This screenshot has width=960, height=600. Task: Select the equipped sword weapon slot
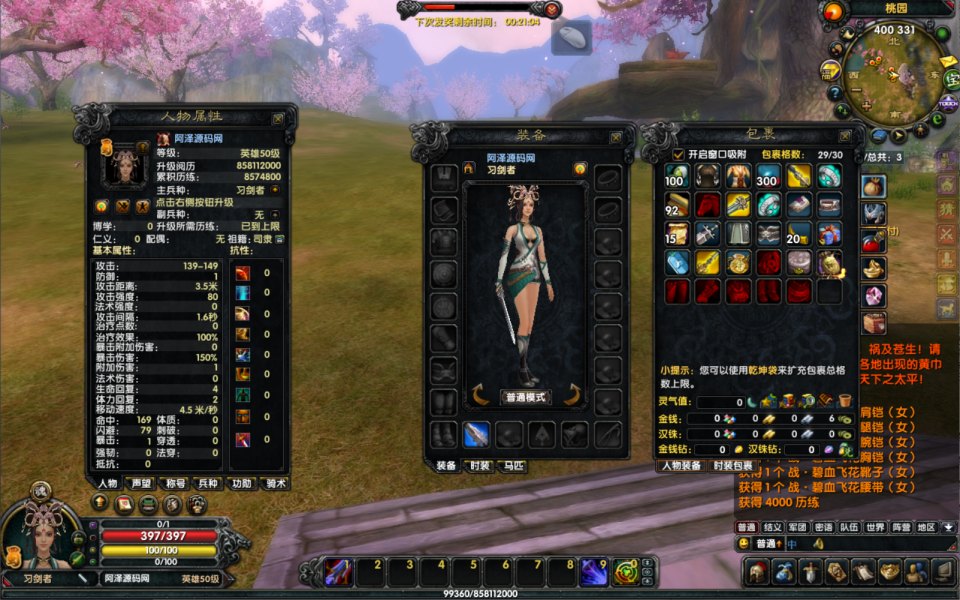click(x=476, y=434)
